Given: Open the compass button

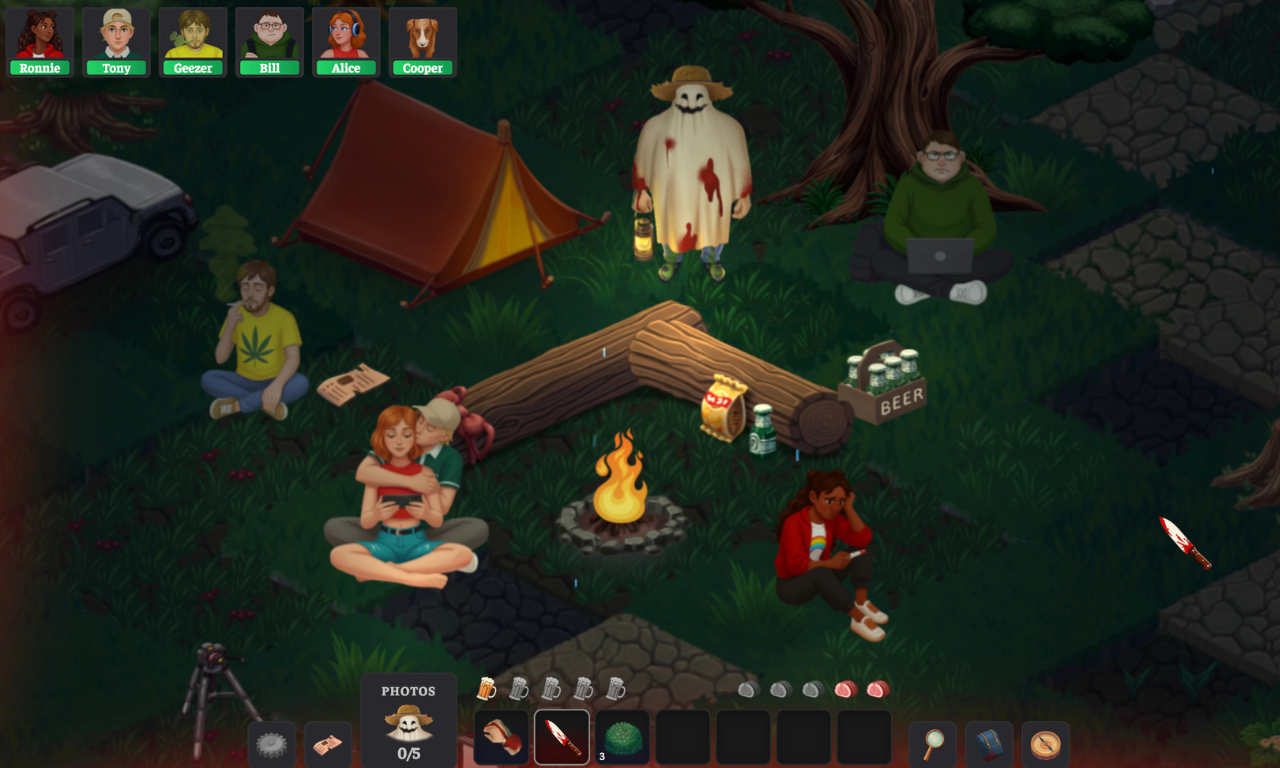Looking at the screenshot, I should 1045,744.
